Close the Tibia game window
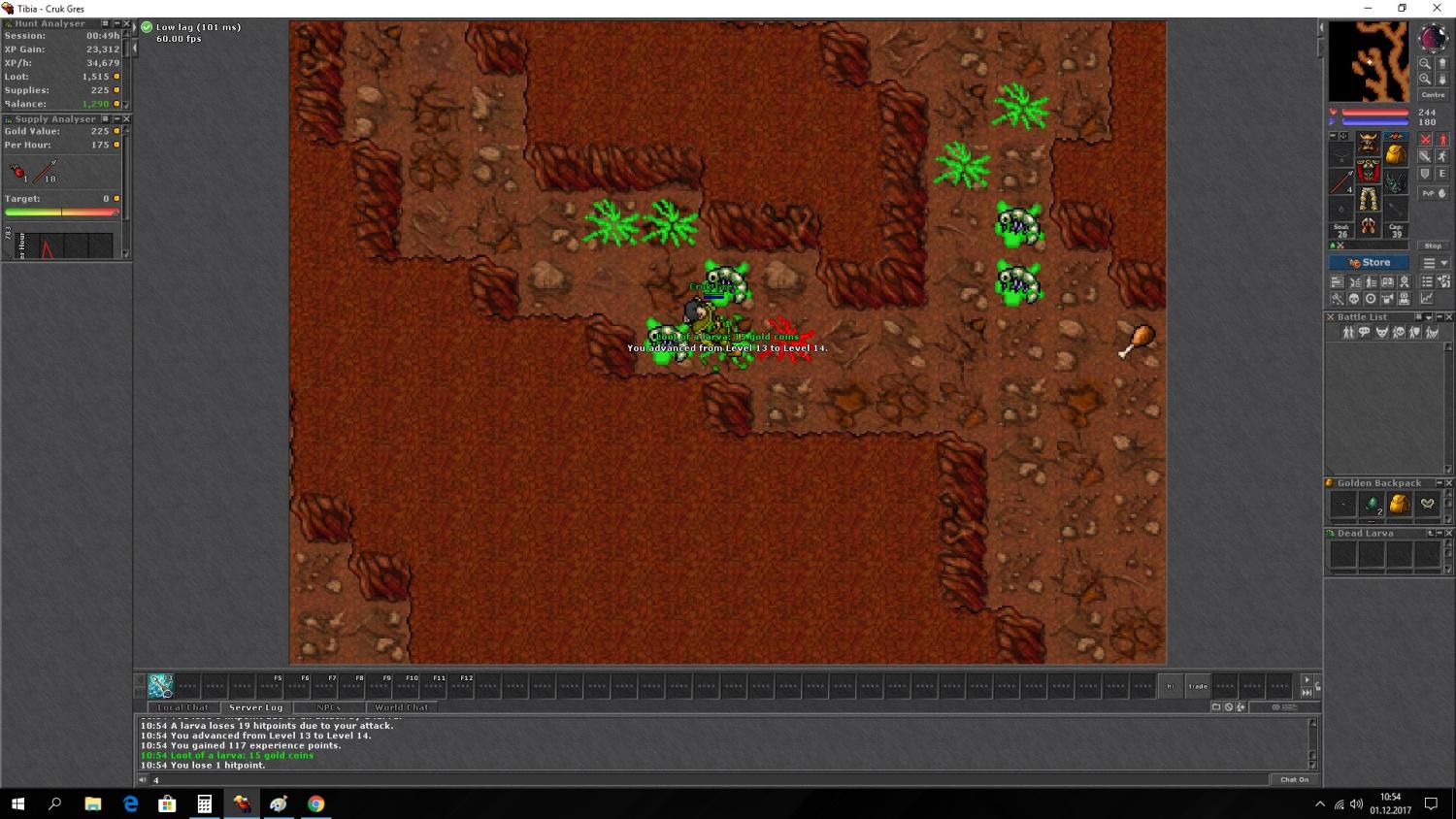 pyautogui.click(x=1437, y=9)
